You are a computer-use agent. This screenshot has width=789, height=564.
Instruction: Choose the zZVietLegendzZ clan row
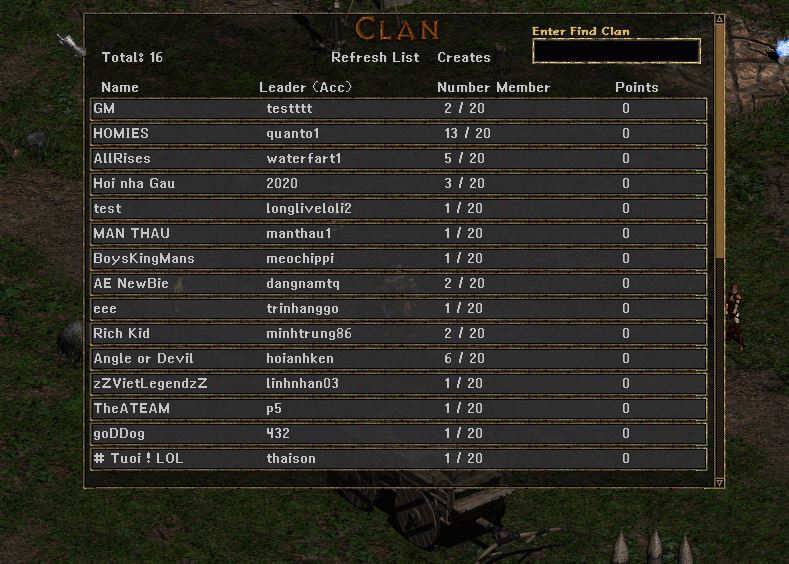tap(398, 383)
